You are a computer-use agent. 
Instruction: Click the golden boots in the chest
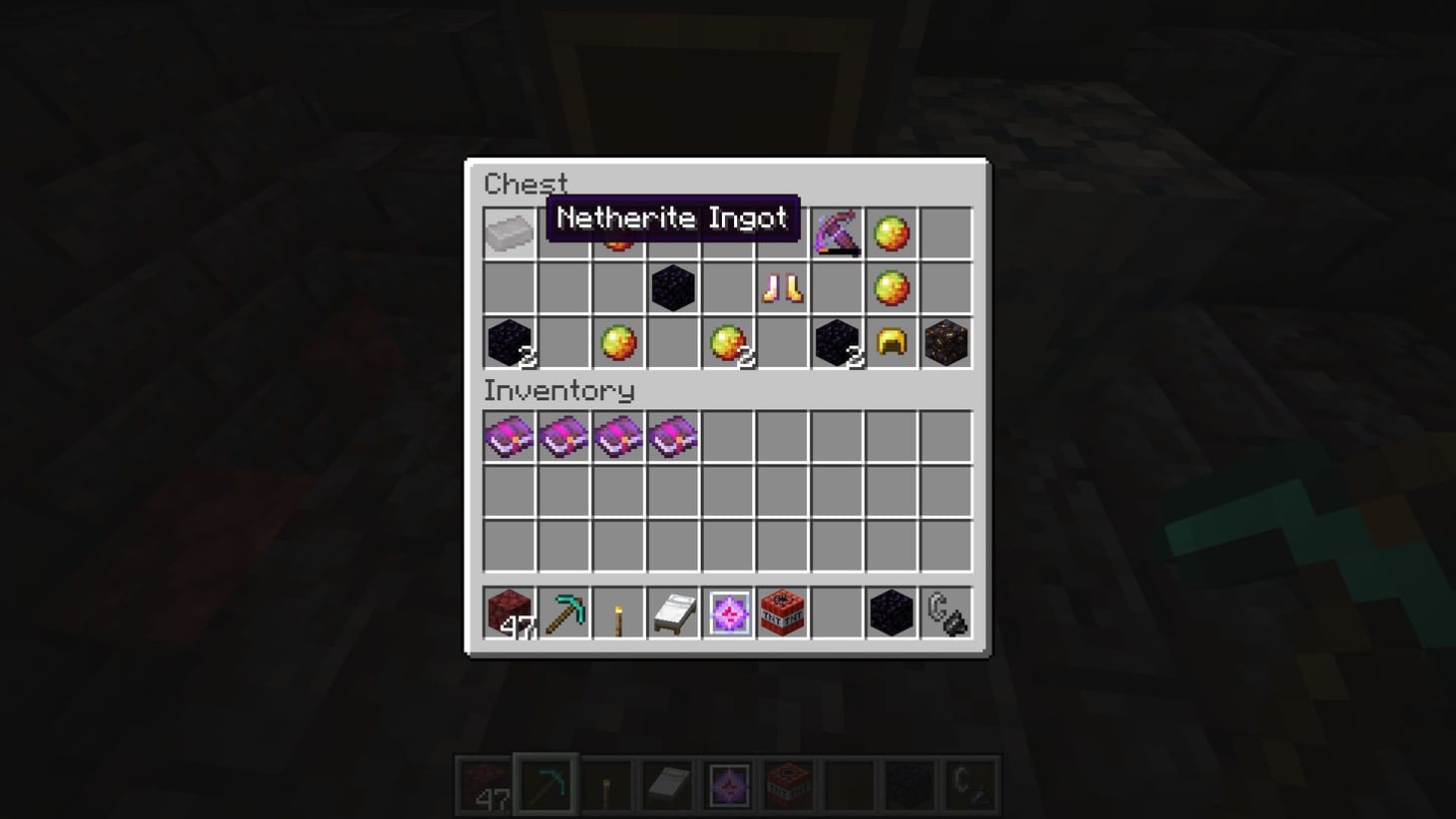coord(783,289)
